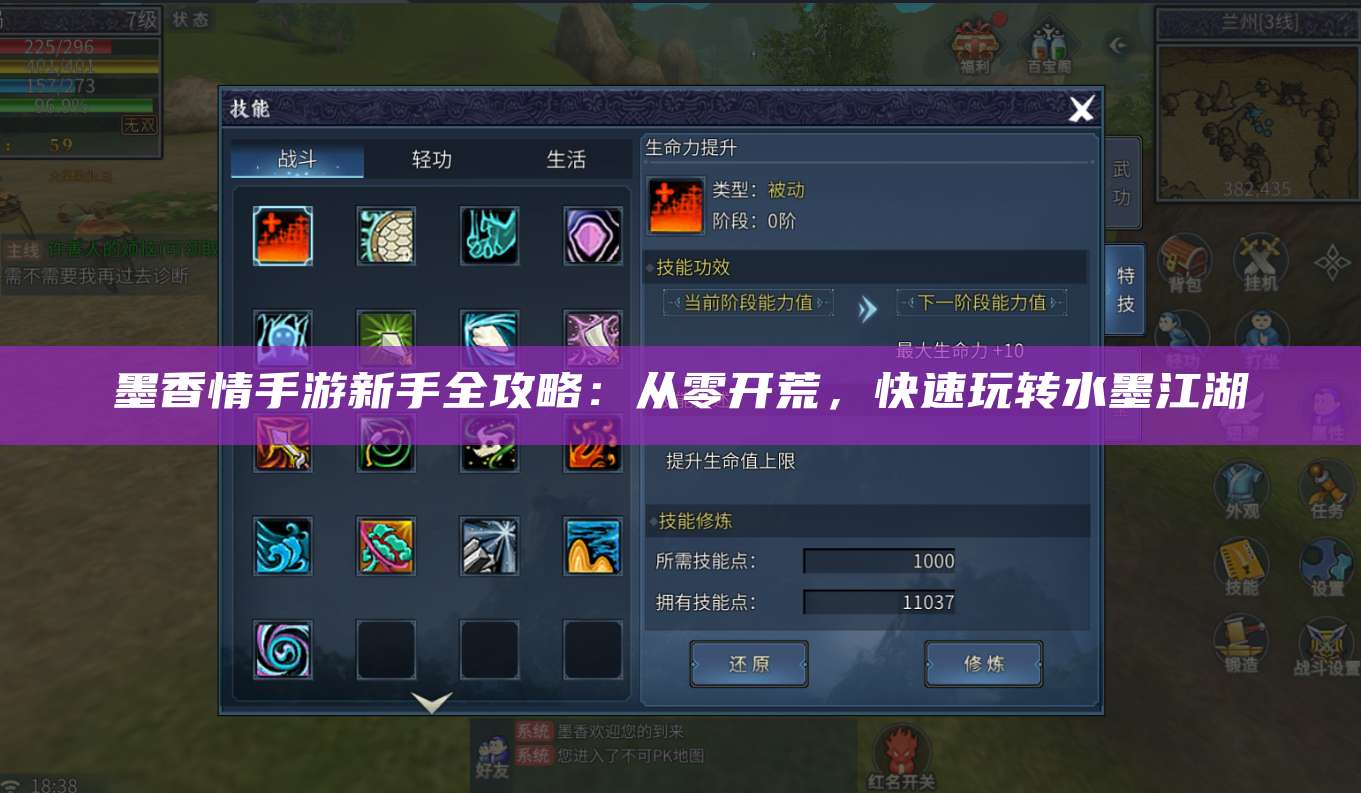Collapse the minimap with the arrow button
1361x793 pixels.
(1119, 44)
